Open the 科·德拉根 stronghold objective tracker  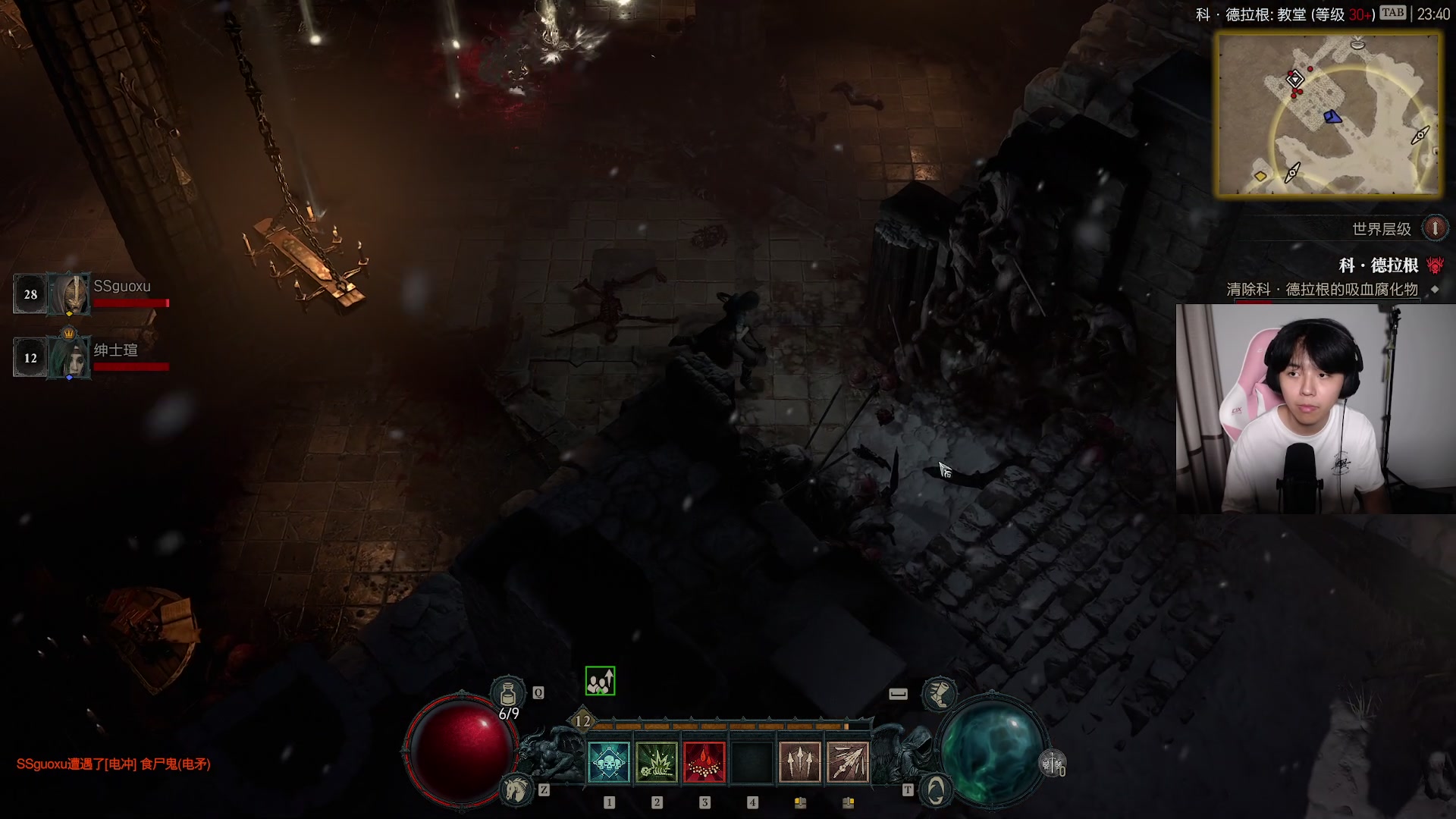(1378, 265)
